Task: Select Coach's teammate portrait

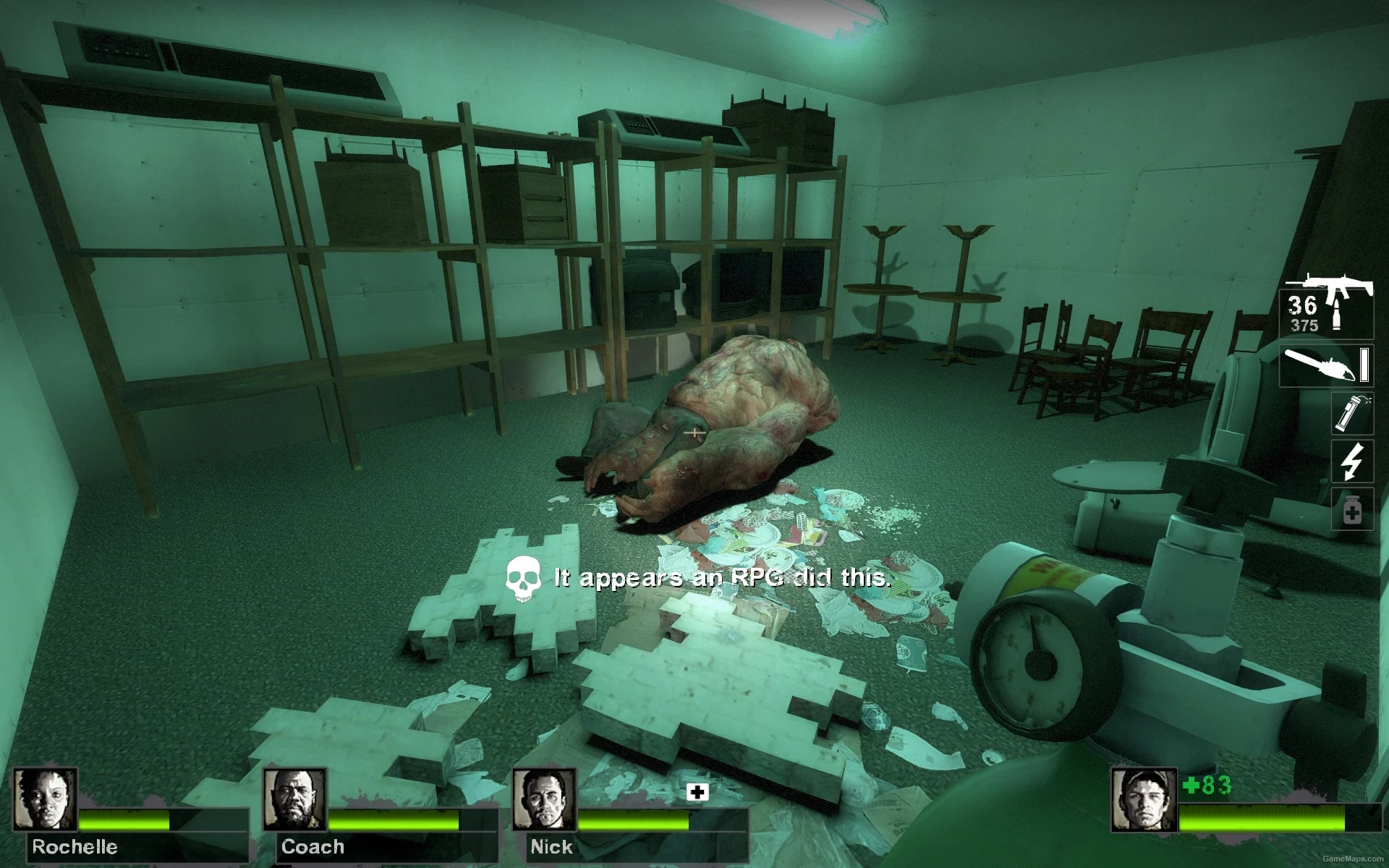Action: 294,799
